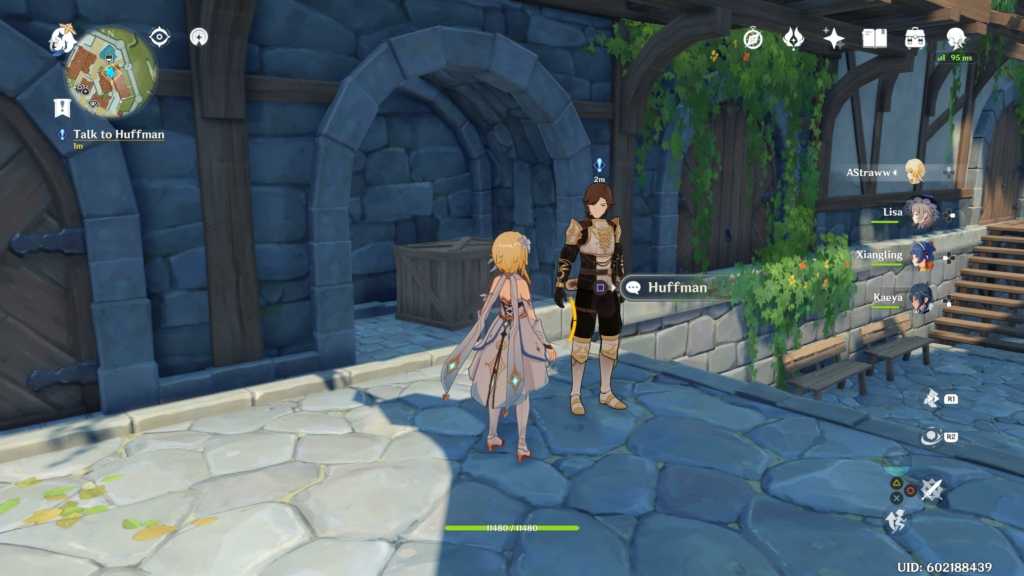Open the adventurer handbook book icon
Viewport: 1024px width, 576px height.
coord(875,38)
